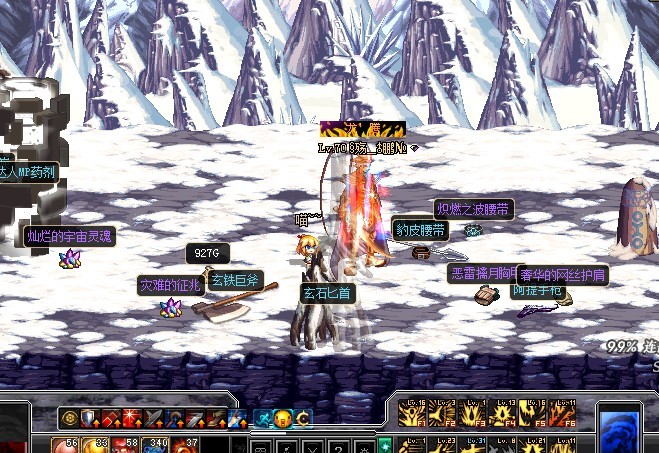This screenshot has height=453, width=659.
Task: Toggle the blue running figure icon
Action: pos(264,418)
